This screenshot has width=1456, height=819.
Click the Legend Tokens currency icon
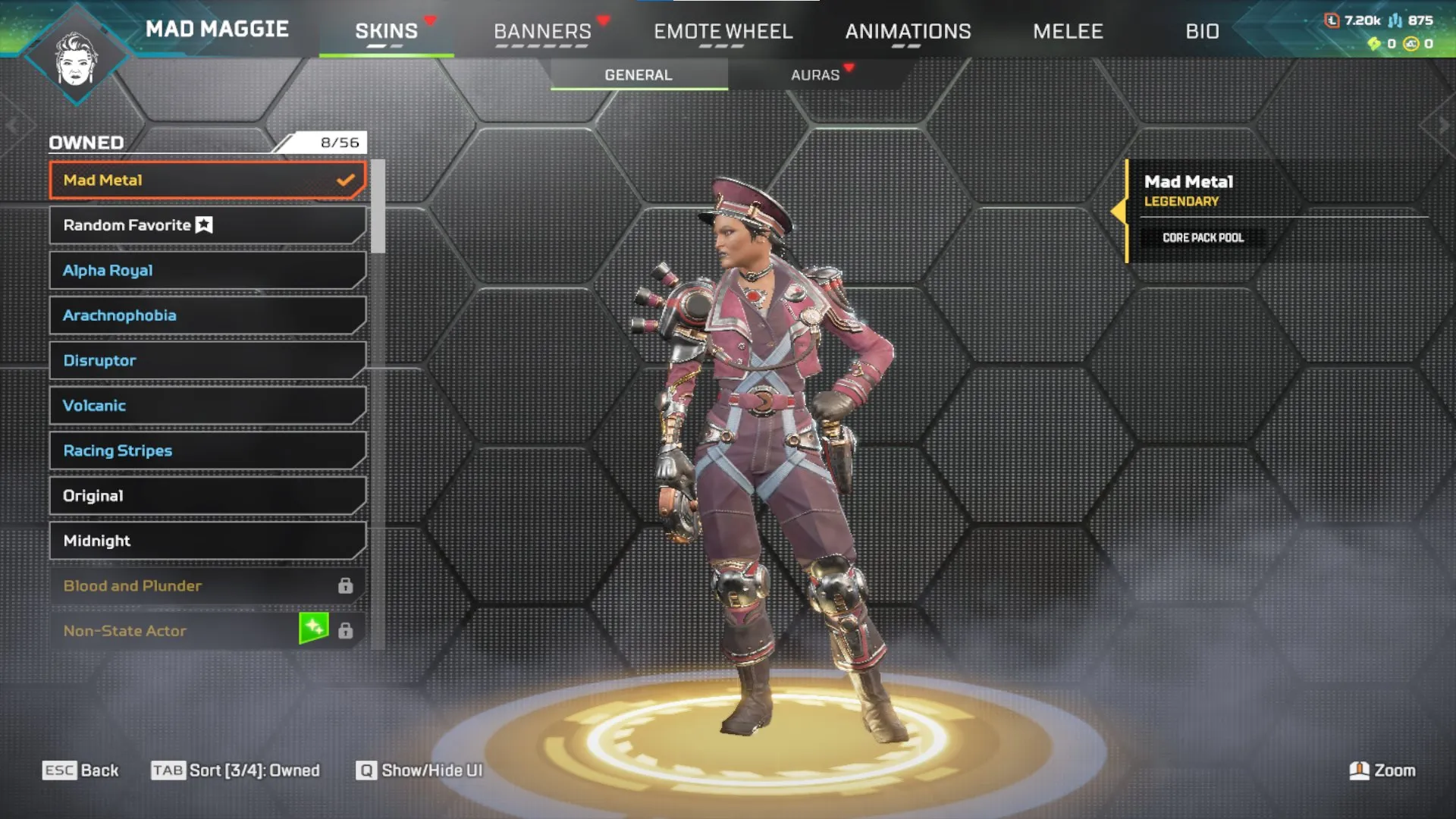(1332, 21)
